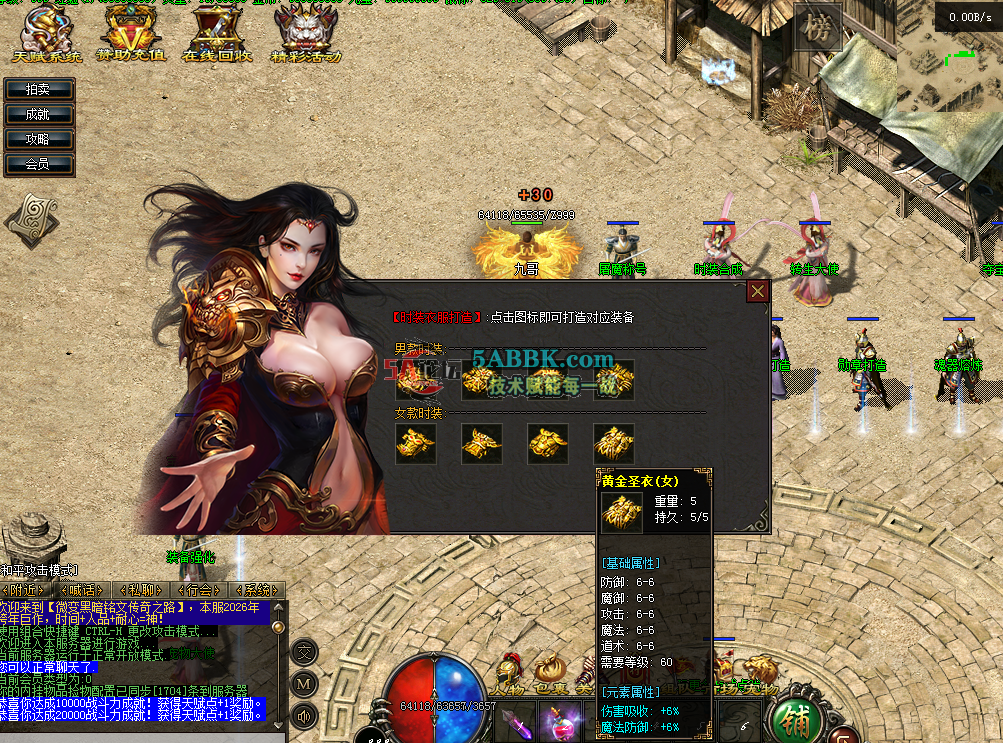Screen dimensions: 1003x743
Task: Open the 包裹 bag inventory
Action: point(550,674)
